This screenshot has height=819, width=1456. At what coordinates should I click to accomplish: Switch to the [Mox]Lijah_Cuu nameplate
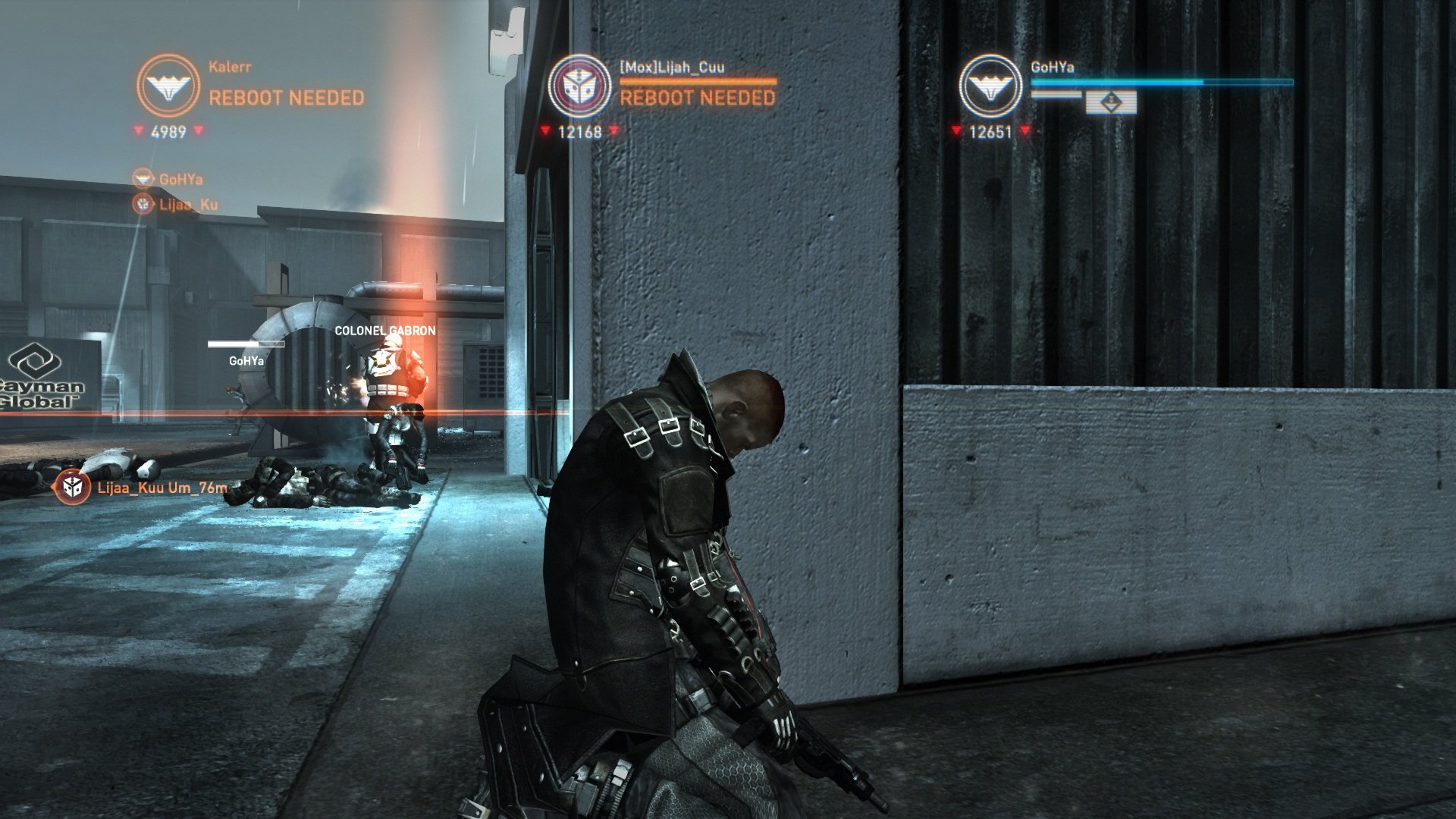[x=671, y=67]
